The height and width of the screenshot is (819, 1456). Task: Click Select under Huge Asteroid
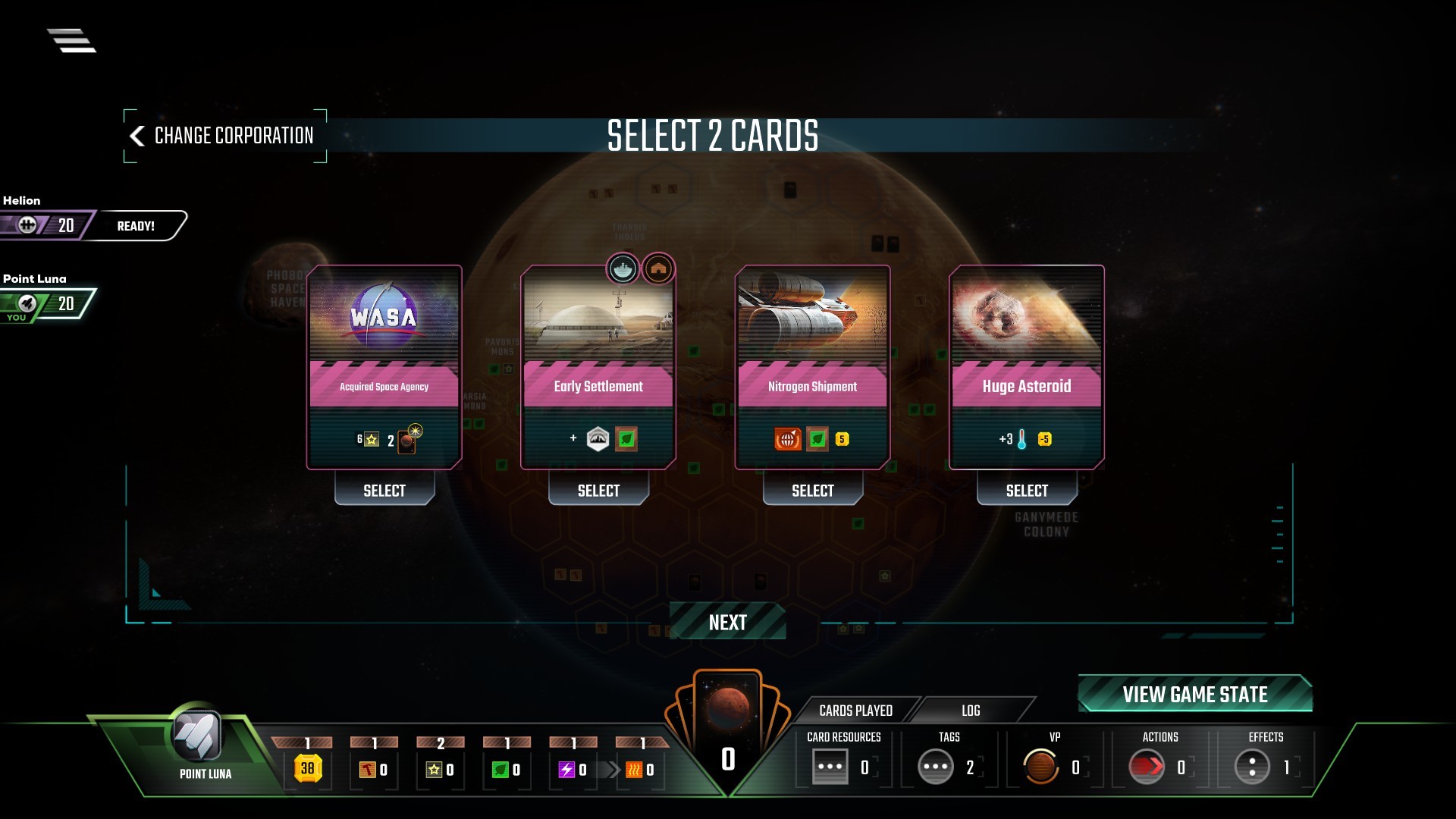(x=1027, y=491)
